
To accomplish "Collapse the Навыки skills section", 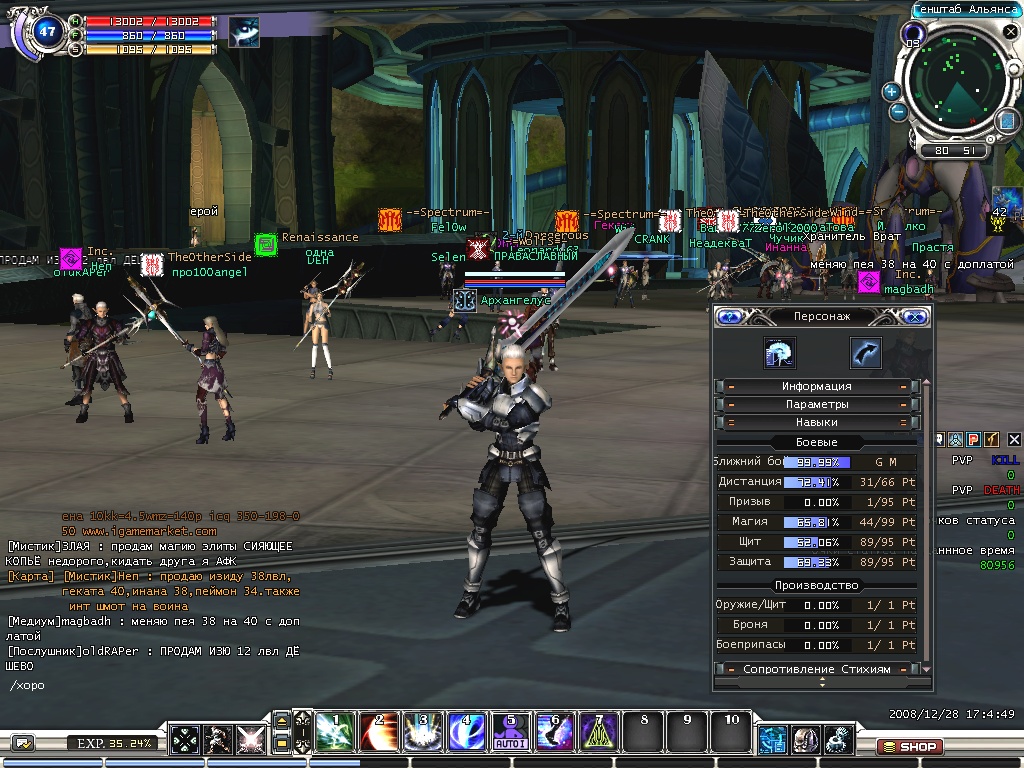I will click(x=816, y=423).
